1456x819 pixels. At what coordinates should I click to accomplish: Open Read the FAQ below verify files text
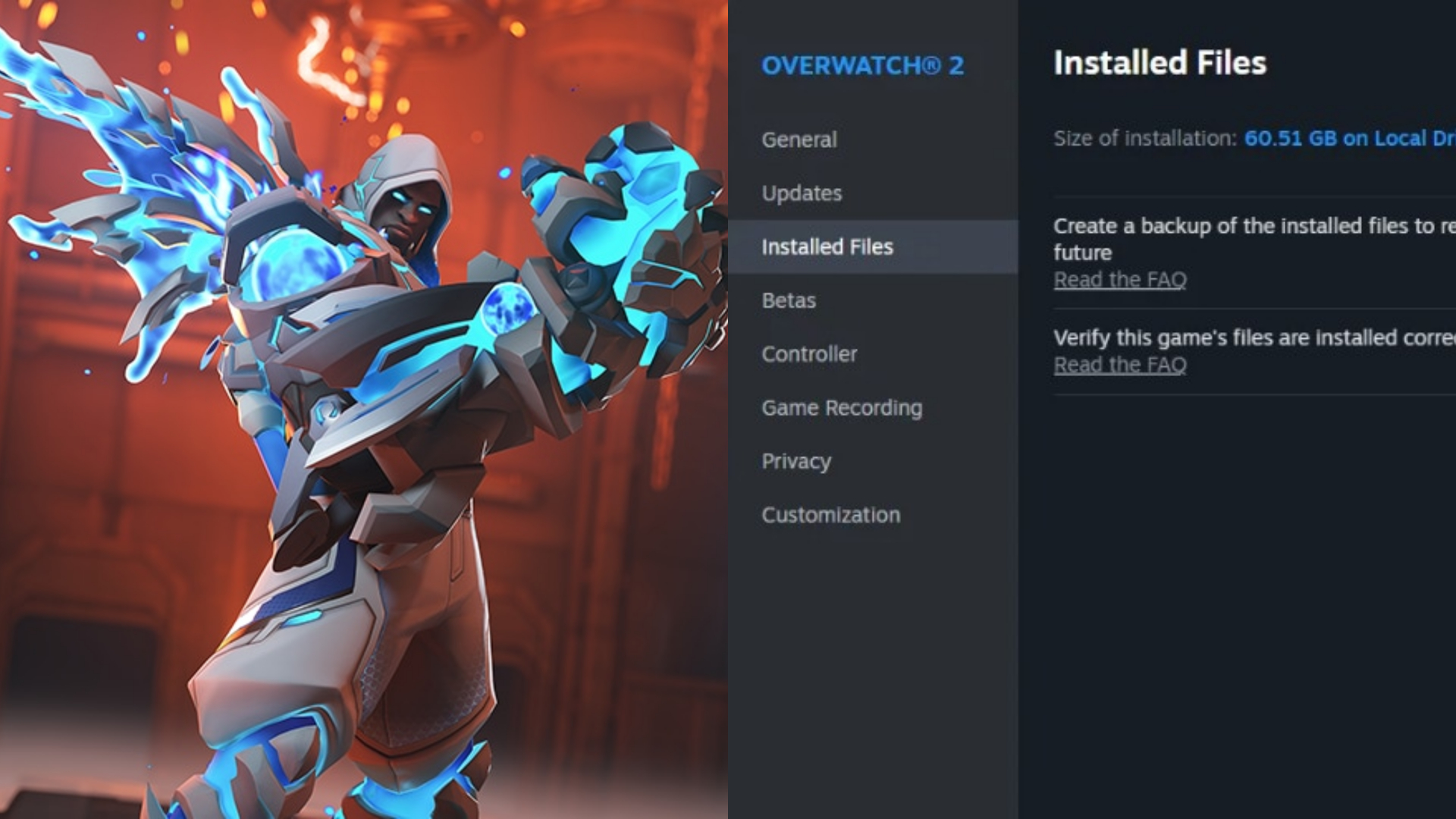click(x=1119, y=364)
